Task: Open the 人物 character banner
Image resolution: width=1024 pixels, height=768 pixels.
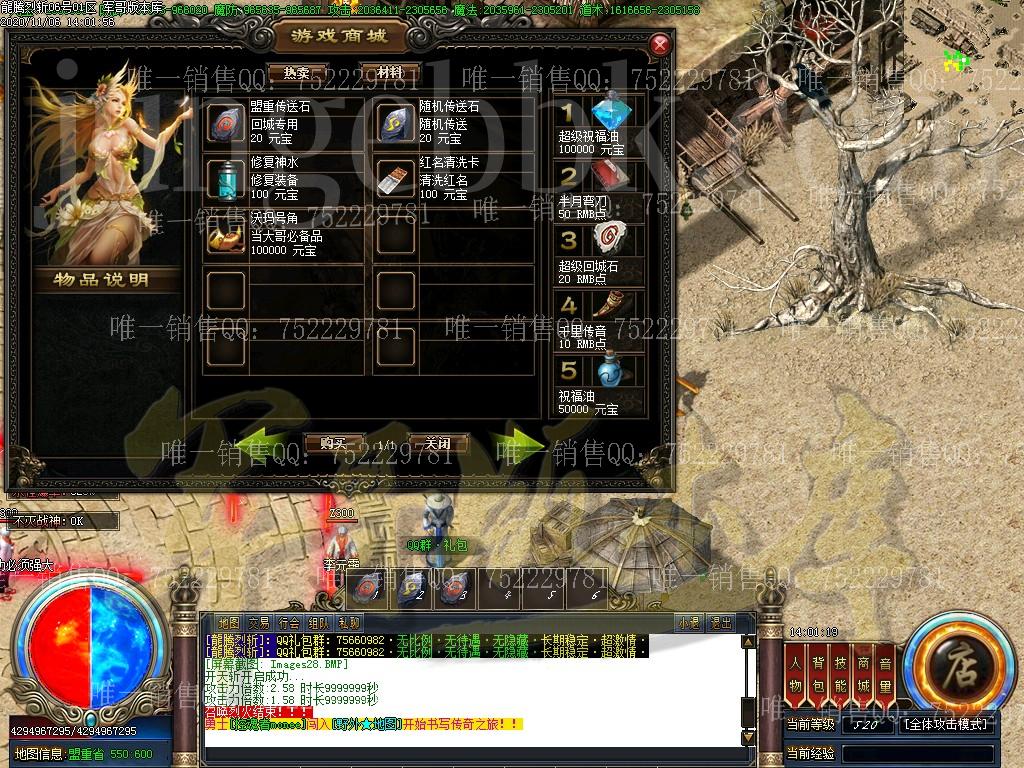Action: (796, 672)
